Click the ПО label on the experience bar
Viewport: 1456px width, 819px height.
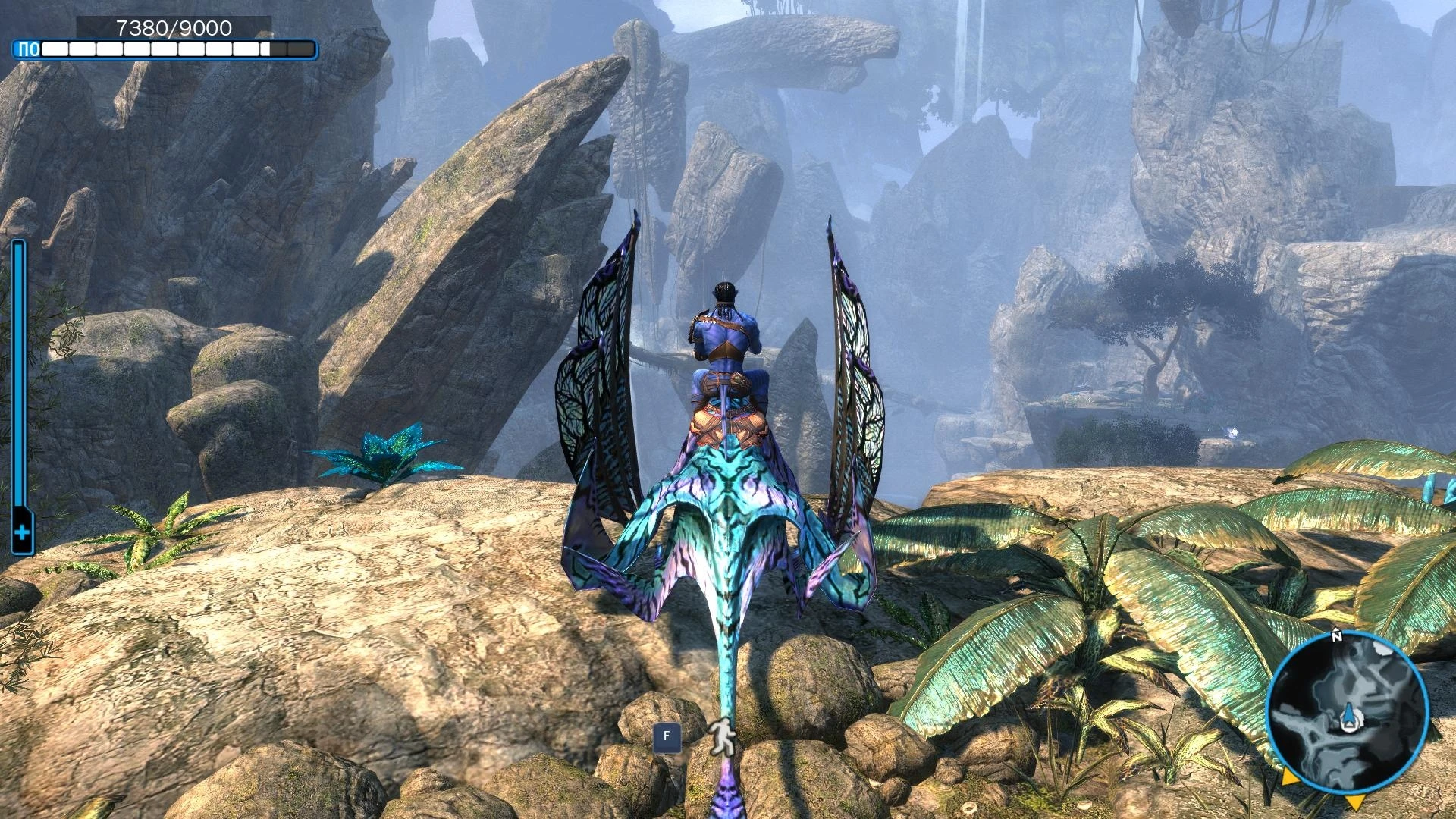28,48
